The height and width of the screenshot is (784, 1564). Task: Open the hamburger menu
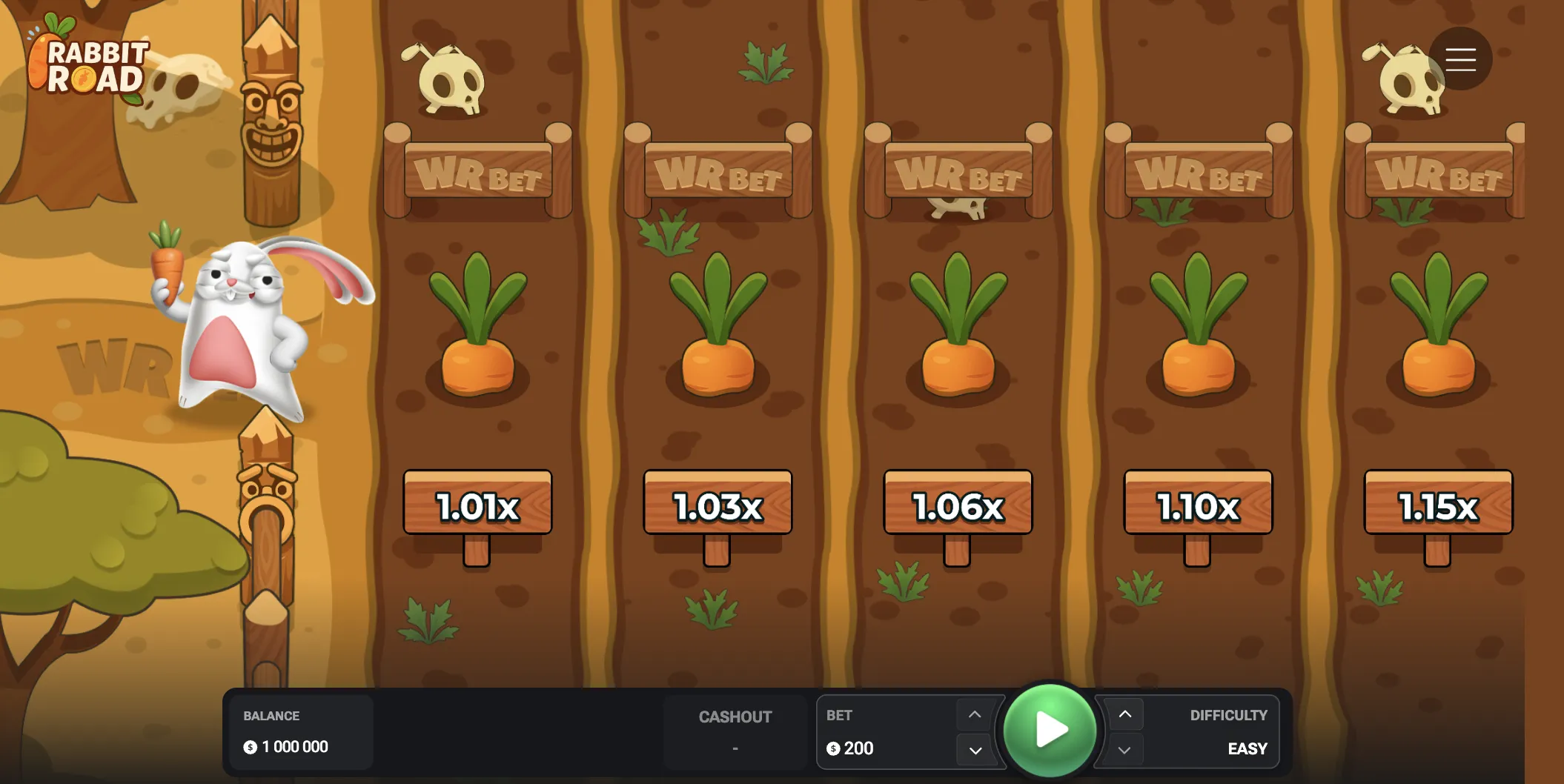point(1460,59)
